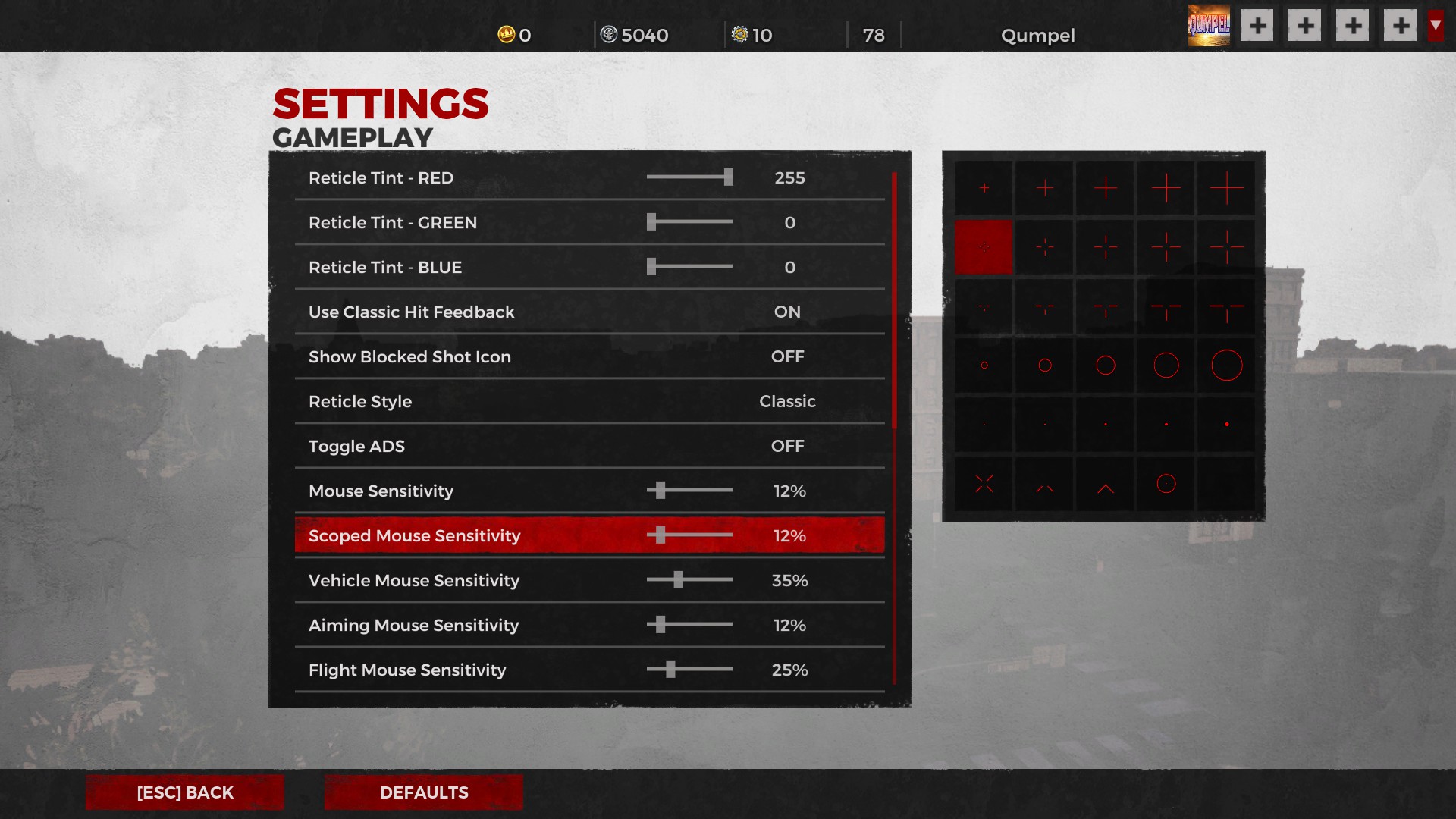The height and width of the screenshot is (819, 1456).
Task: Adjust the Mouse Sensitivity slider
Action: tap(661, 491)
